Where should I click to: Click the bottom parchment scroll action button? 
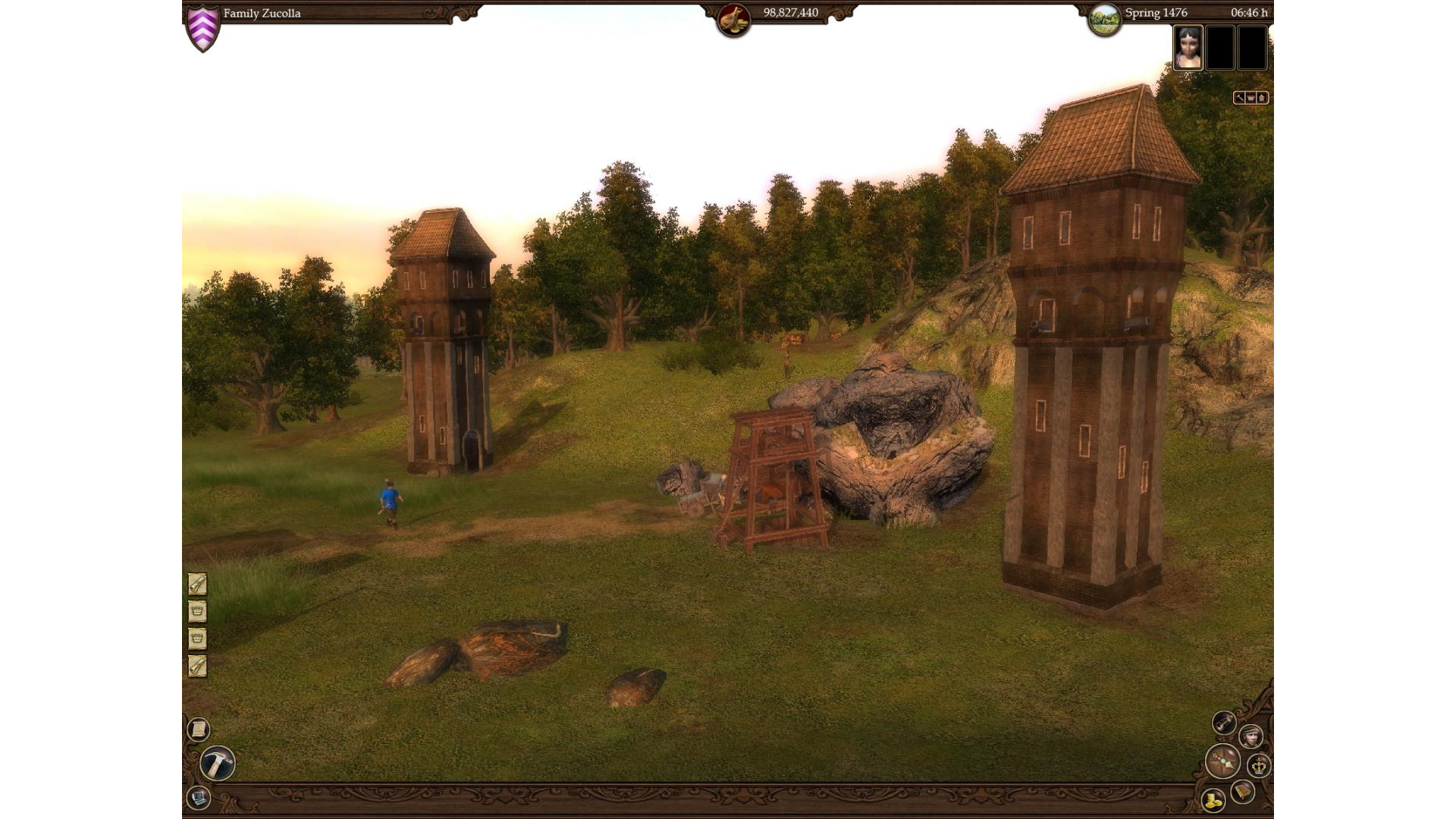197,665
